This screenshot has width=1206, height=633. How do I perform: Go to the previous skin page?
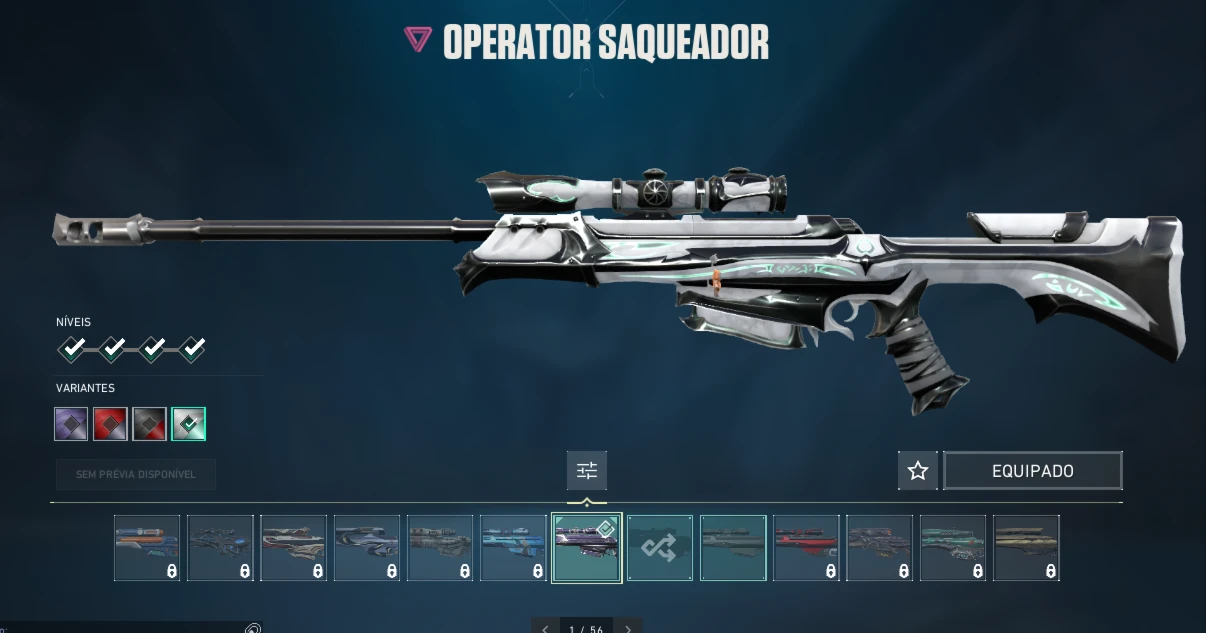(x=545, y=629)
